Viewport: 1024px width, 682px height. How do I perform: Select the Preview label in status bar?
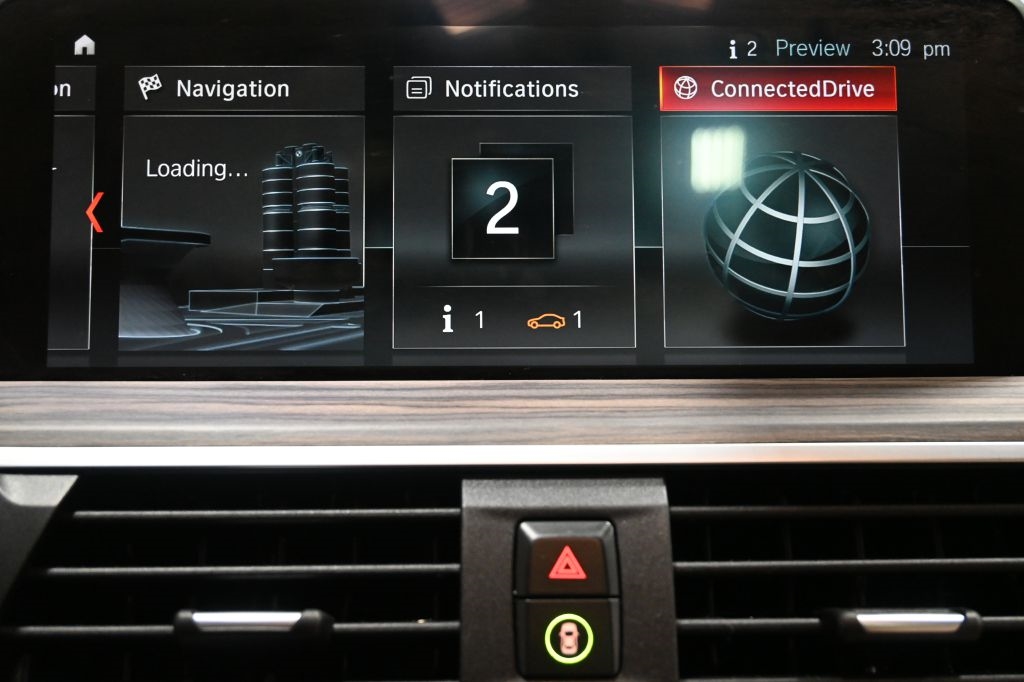click(x=812, y=48)
